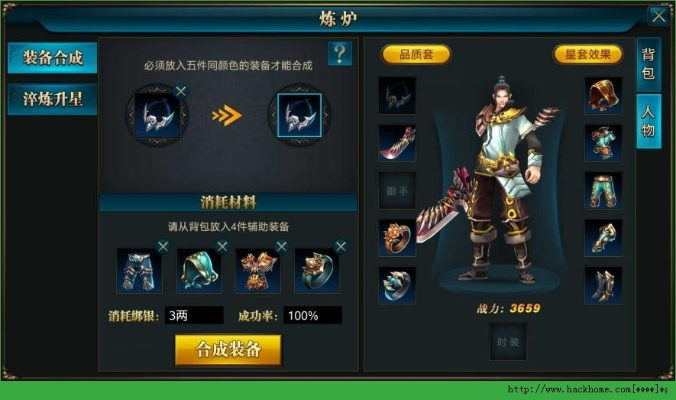Click the empty 副手 off-hand slot
Viewport: 676px width, 400px height.
[397, 189]
